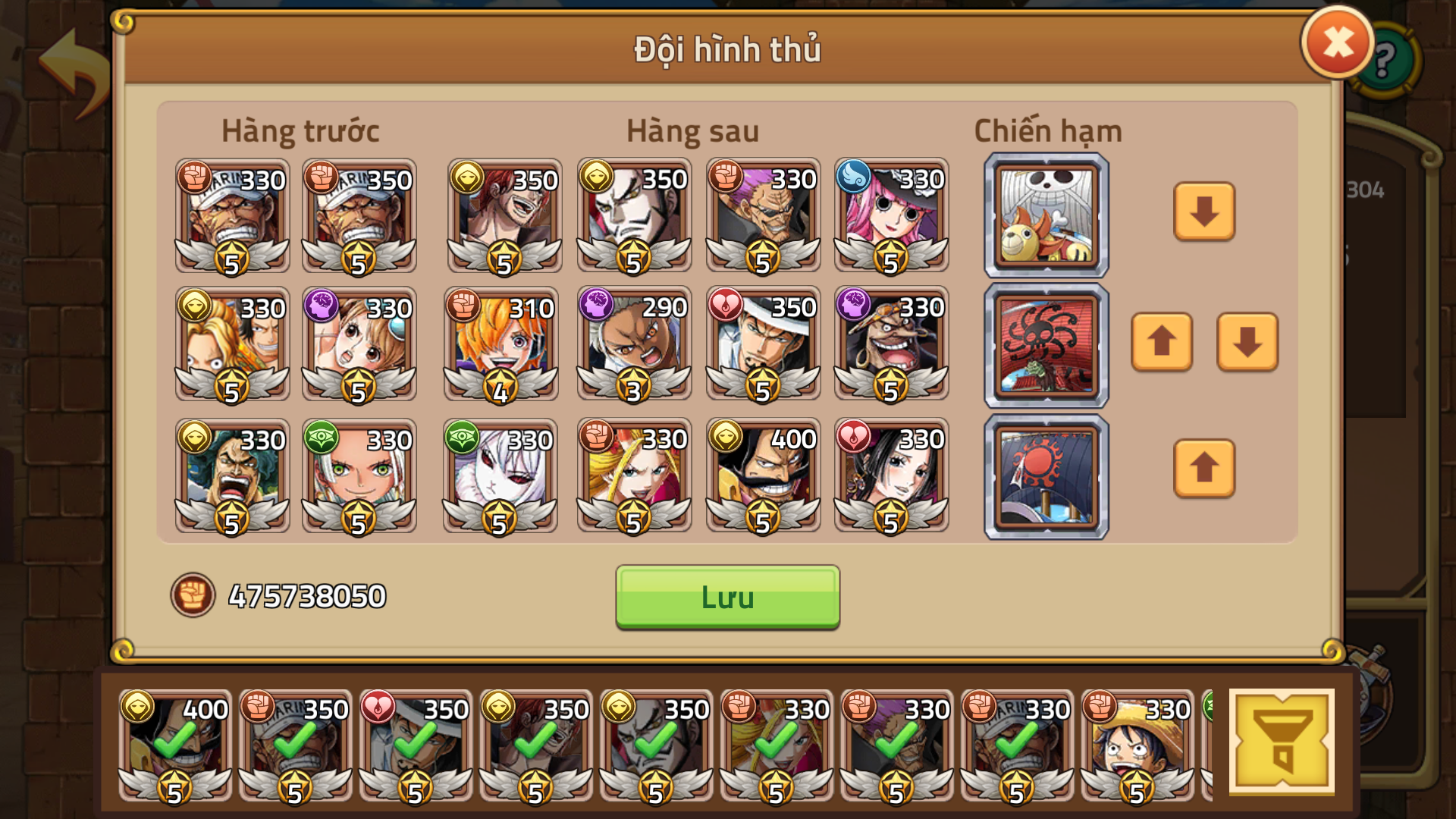
Task: Select the red kraken-flag warship thumbnail
Action: point(1045,345)
